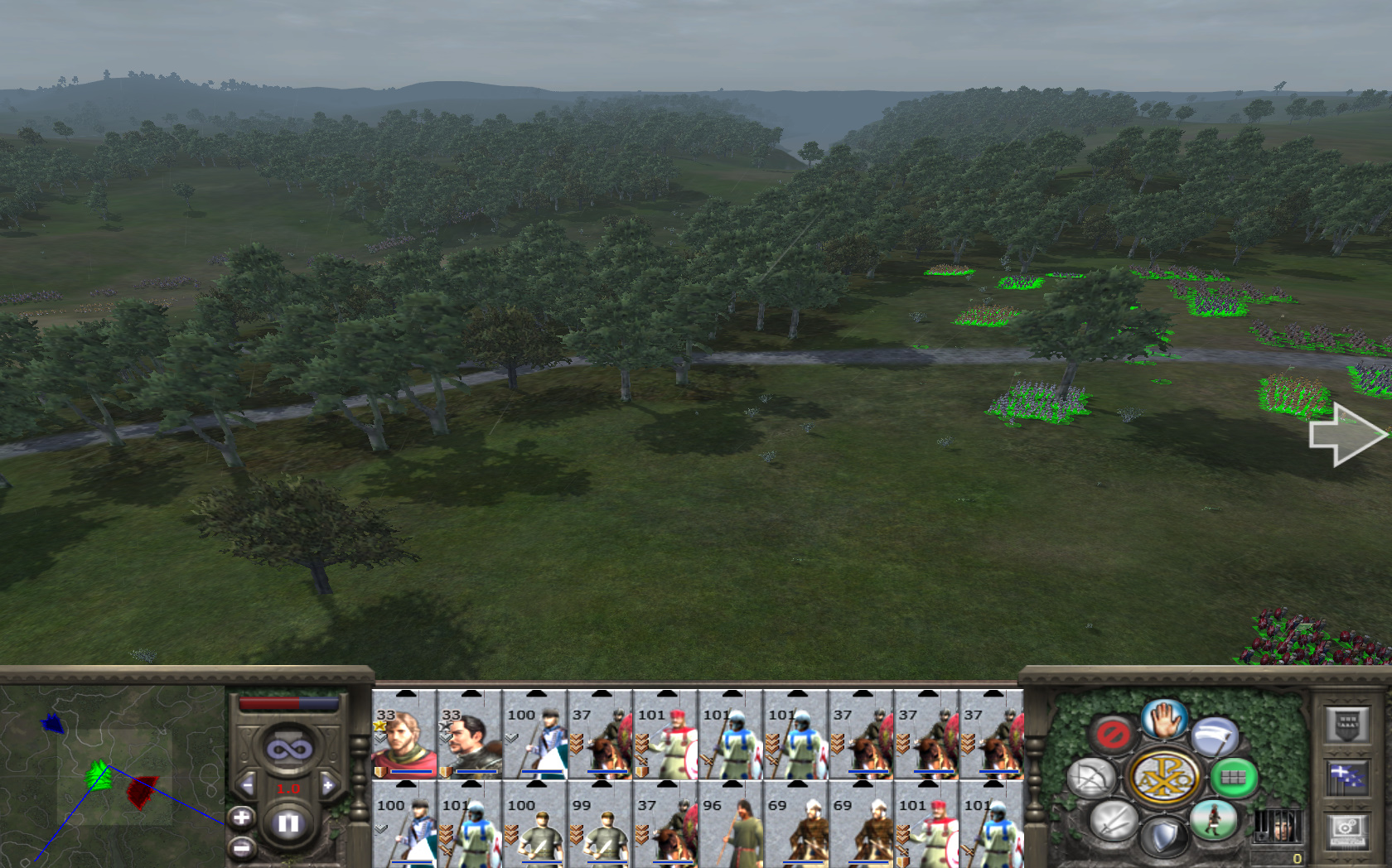
Task: Toggle fire at will bow button
Action: [x=1092, y=778]
